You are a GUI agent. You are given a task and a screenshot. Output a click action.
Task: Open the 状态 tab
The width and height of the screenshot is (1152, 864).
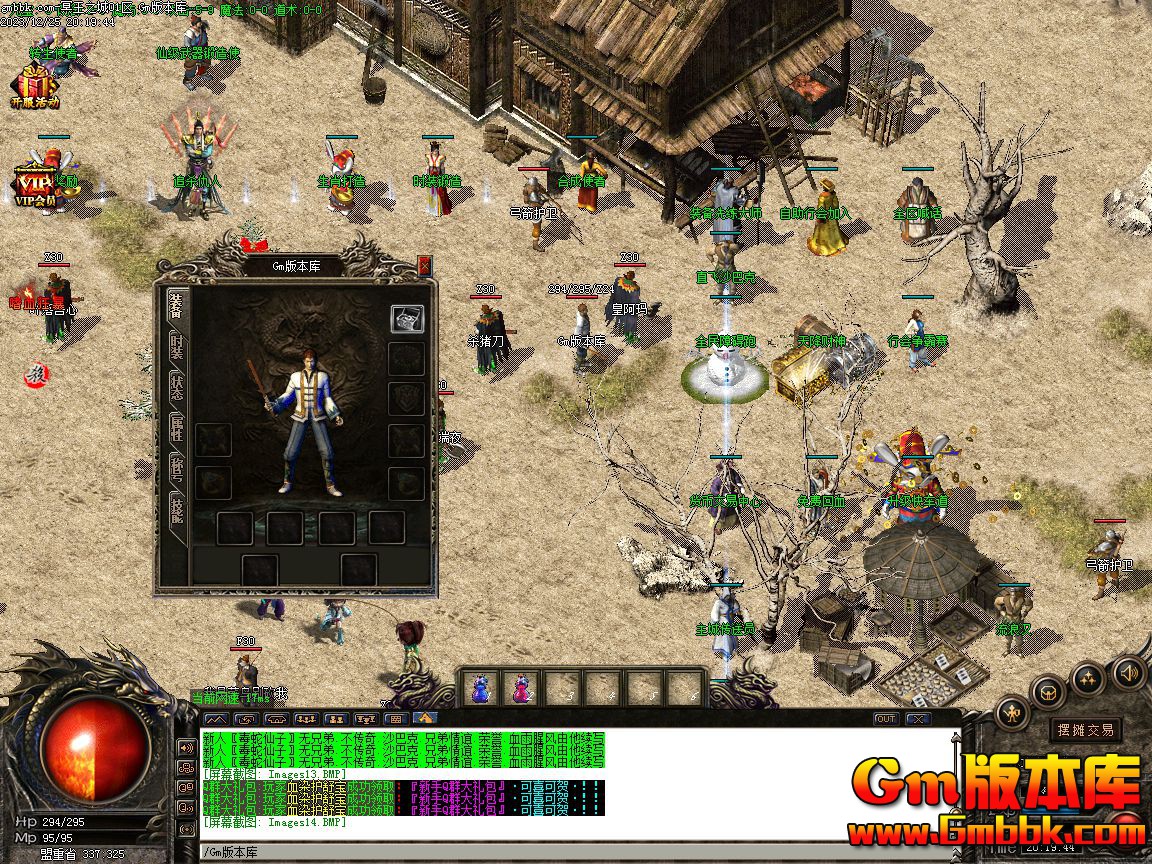click(x=176, y=386)
